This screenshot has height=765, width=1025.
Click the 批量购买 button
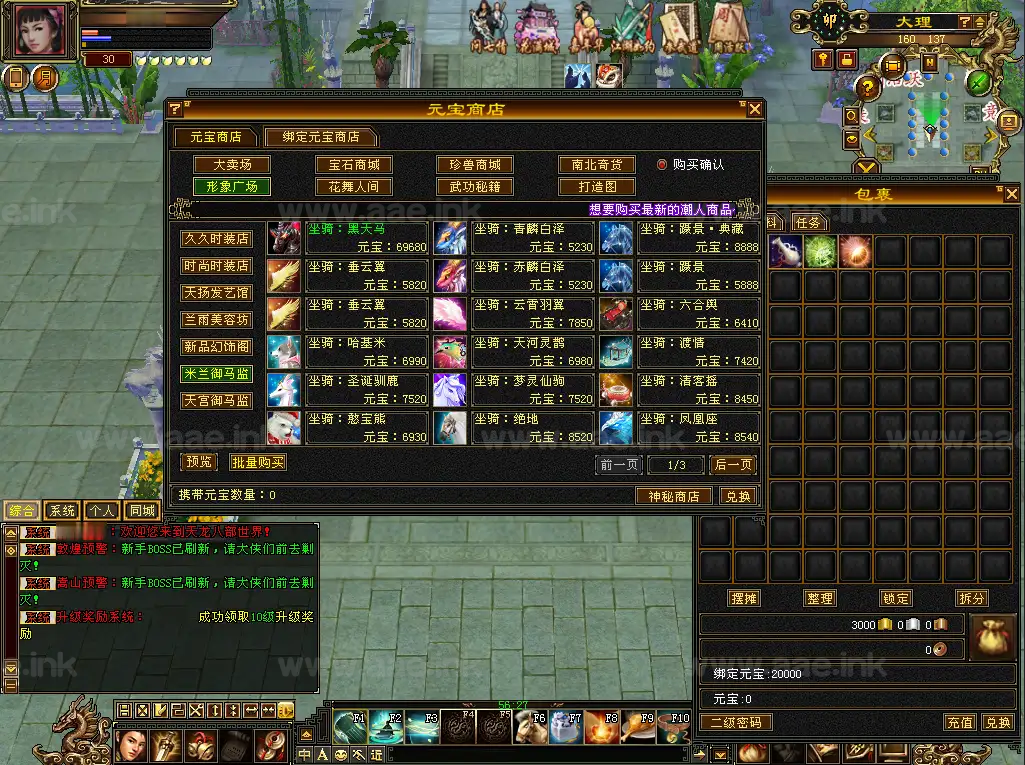pyautogui.click(x=258, y=462)
